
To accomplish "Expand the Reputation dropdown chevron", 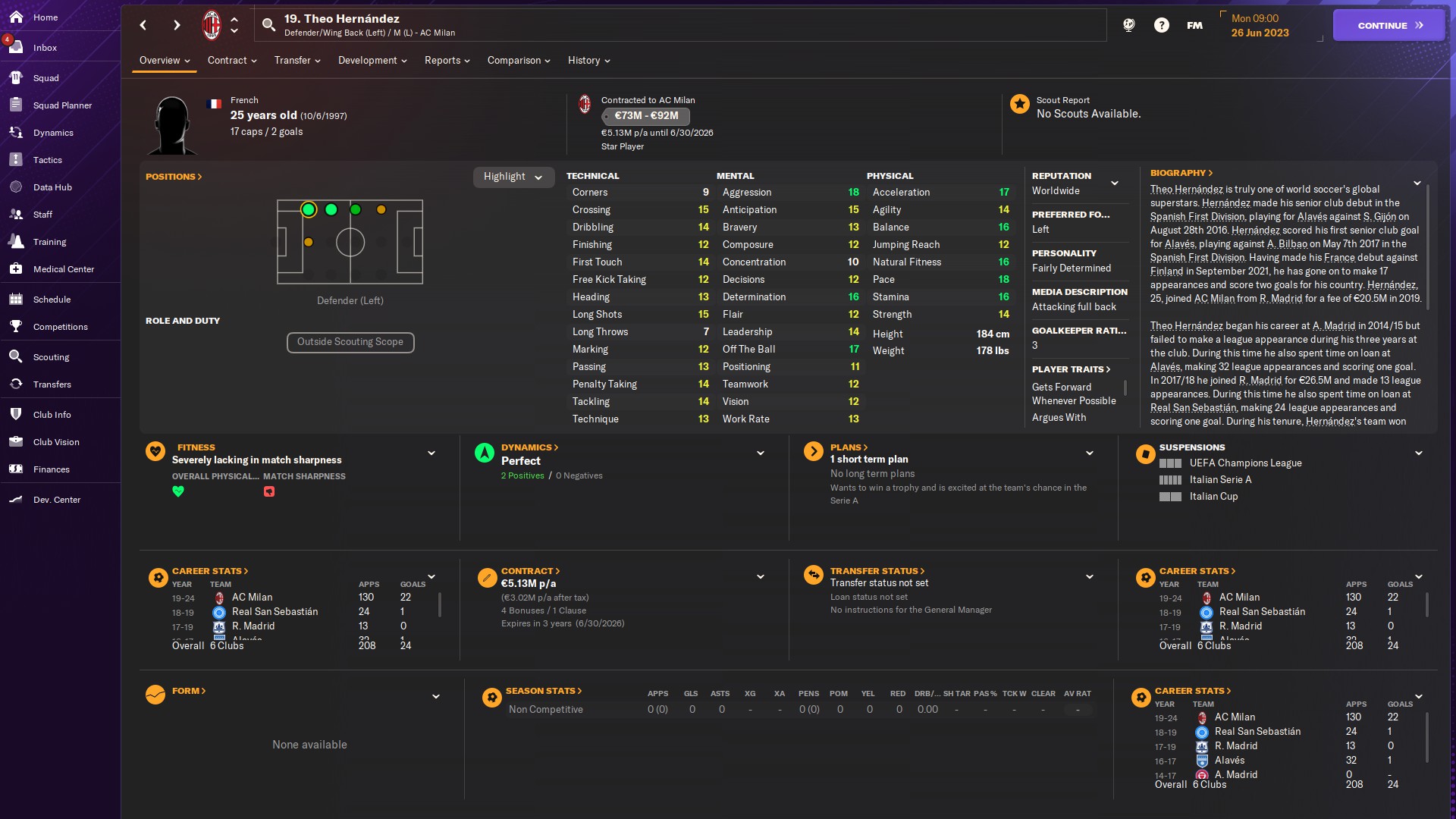I will (x=1115, y=183).
